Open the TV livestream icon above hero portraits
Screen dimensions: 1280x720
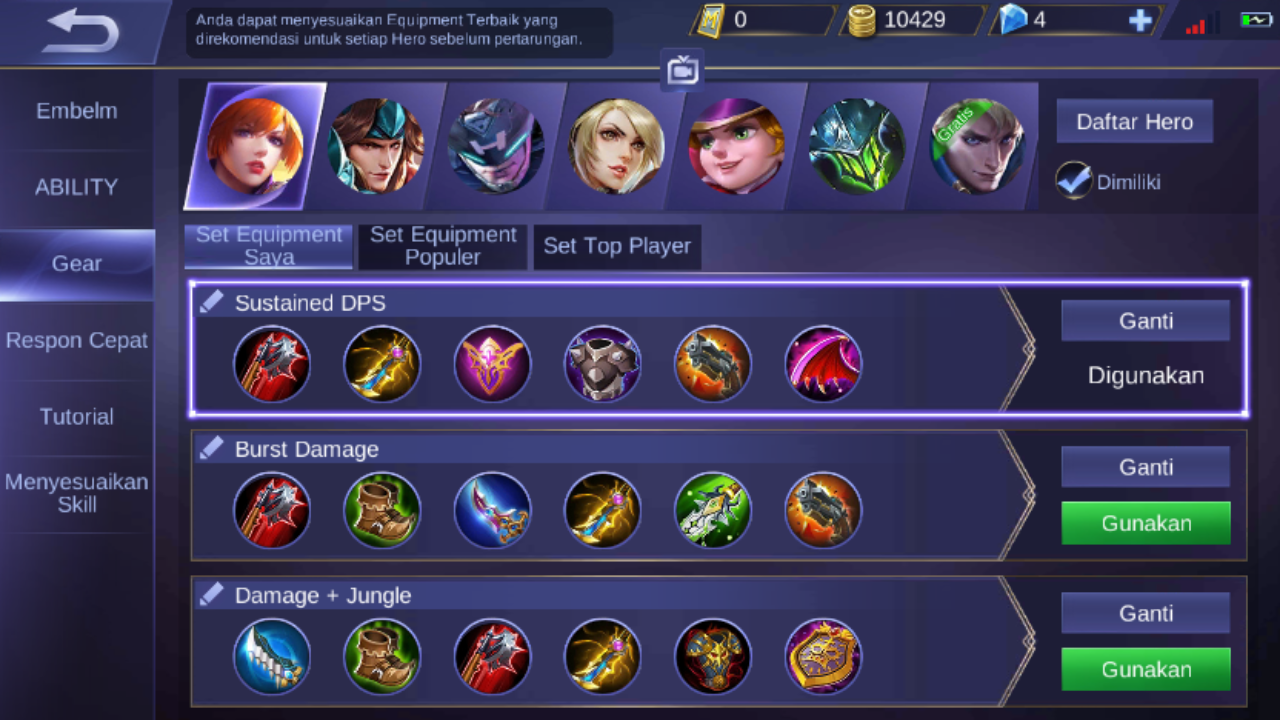pyautogui.click(x=682, y=70)
